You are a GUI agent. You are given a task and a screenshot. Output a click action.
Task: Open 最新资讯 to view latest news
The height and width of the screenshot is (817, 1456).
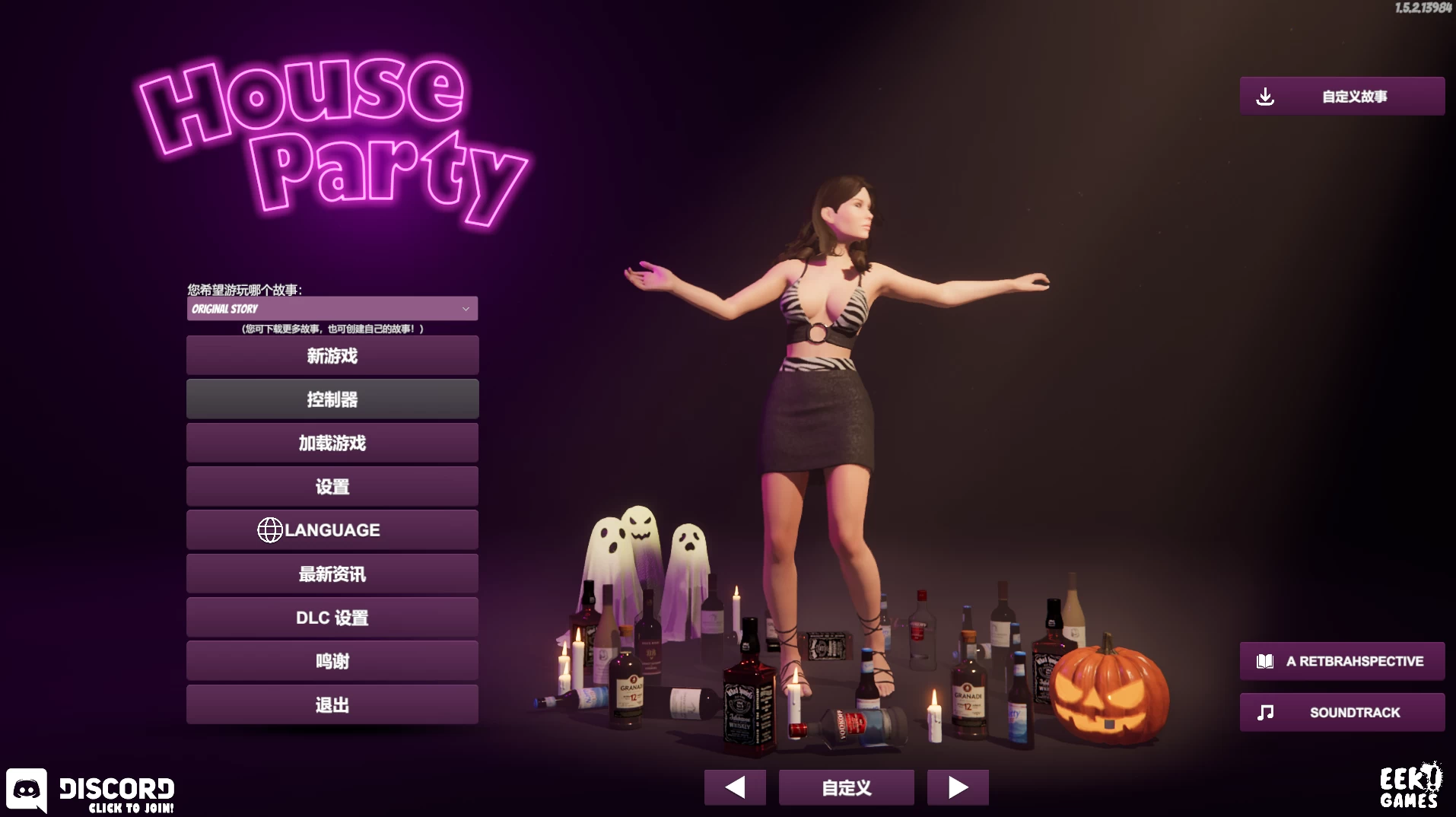click(x=332, y=574)
